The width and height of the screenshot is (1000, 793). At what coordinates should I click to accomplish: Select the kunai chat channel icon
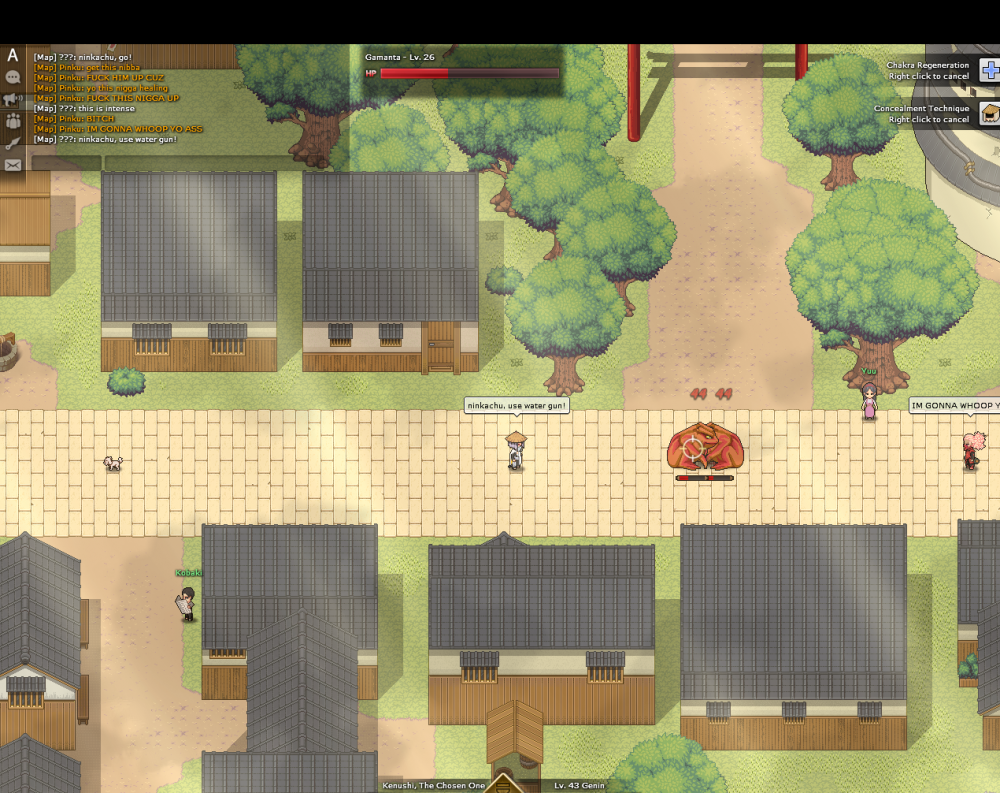(x=13, y=143)
